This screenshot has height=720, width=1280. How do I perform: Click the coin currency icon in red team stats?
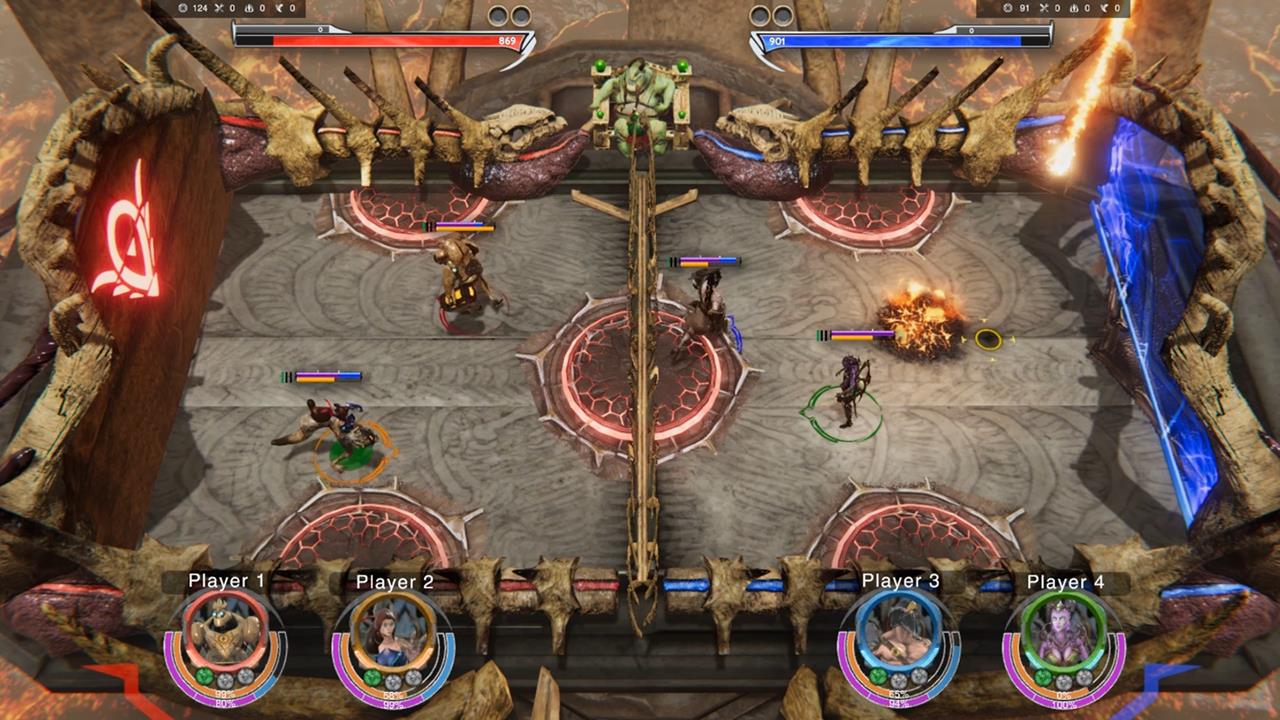click(183, 7)
